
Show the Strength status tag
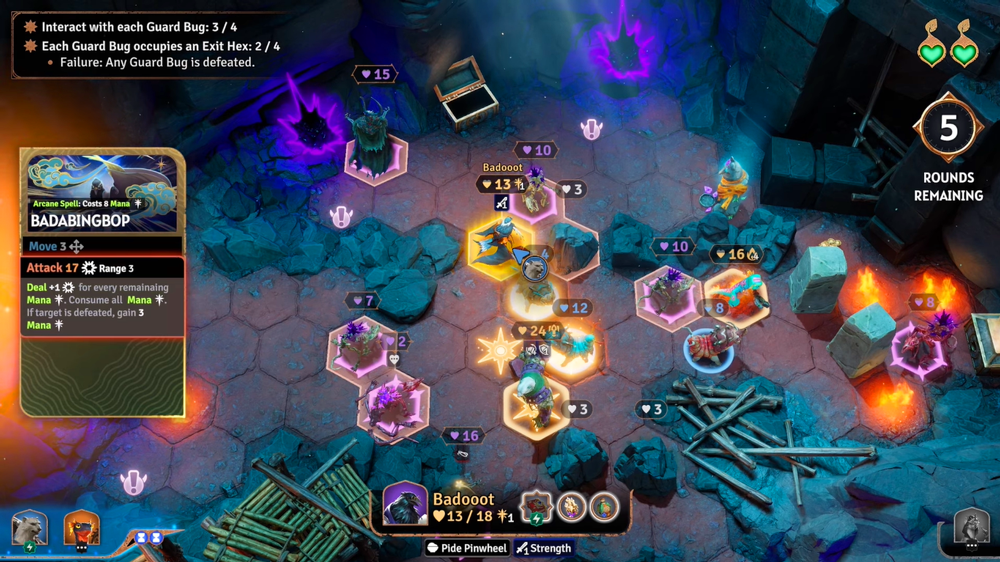pos(544,548)
